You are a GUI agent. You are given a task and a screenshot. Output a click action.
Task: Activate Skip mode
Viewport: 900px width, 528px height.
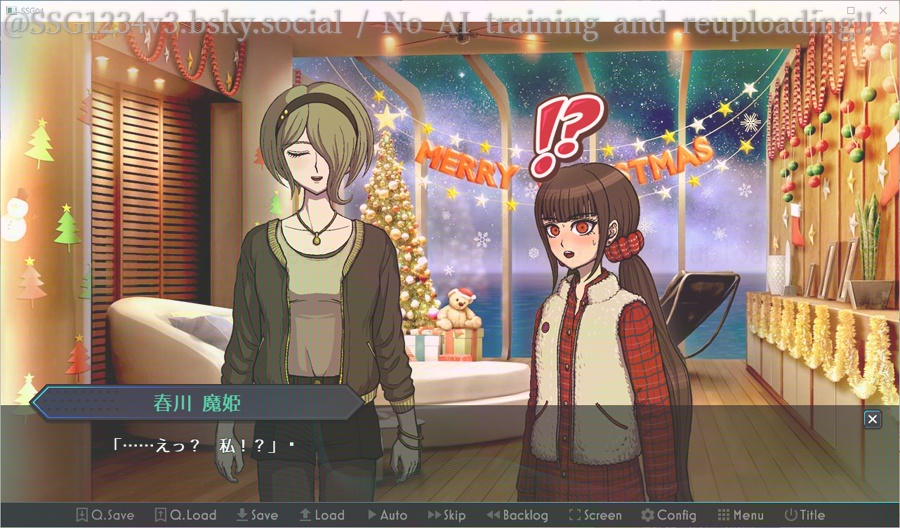447,515
